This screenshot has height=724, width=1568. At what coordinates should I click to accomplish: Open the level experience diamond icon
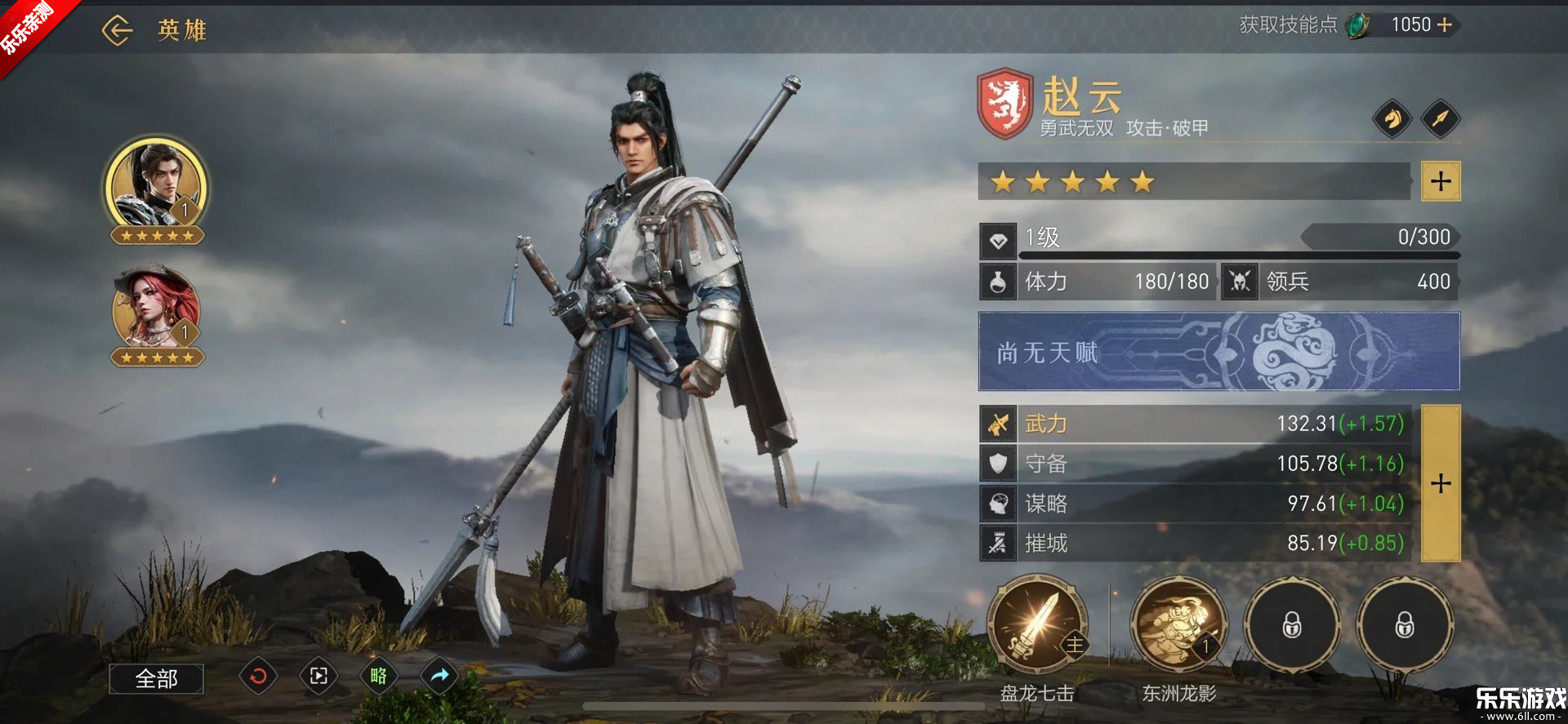998,241
